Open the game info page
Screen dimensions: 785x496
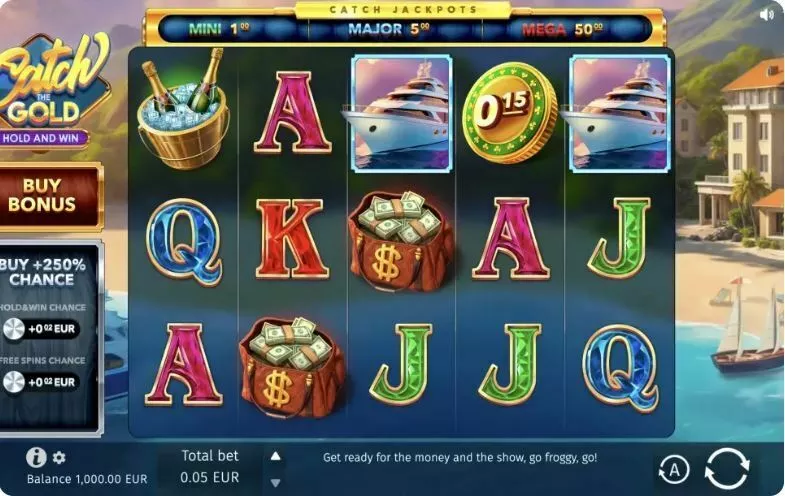point(36,457)
